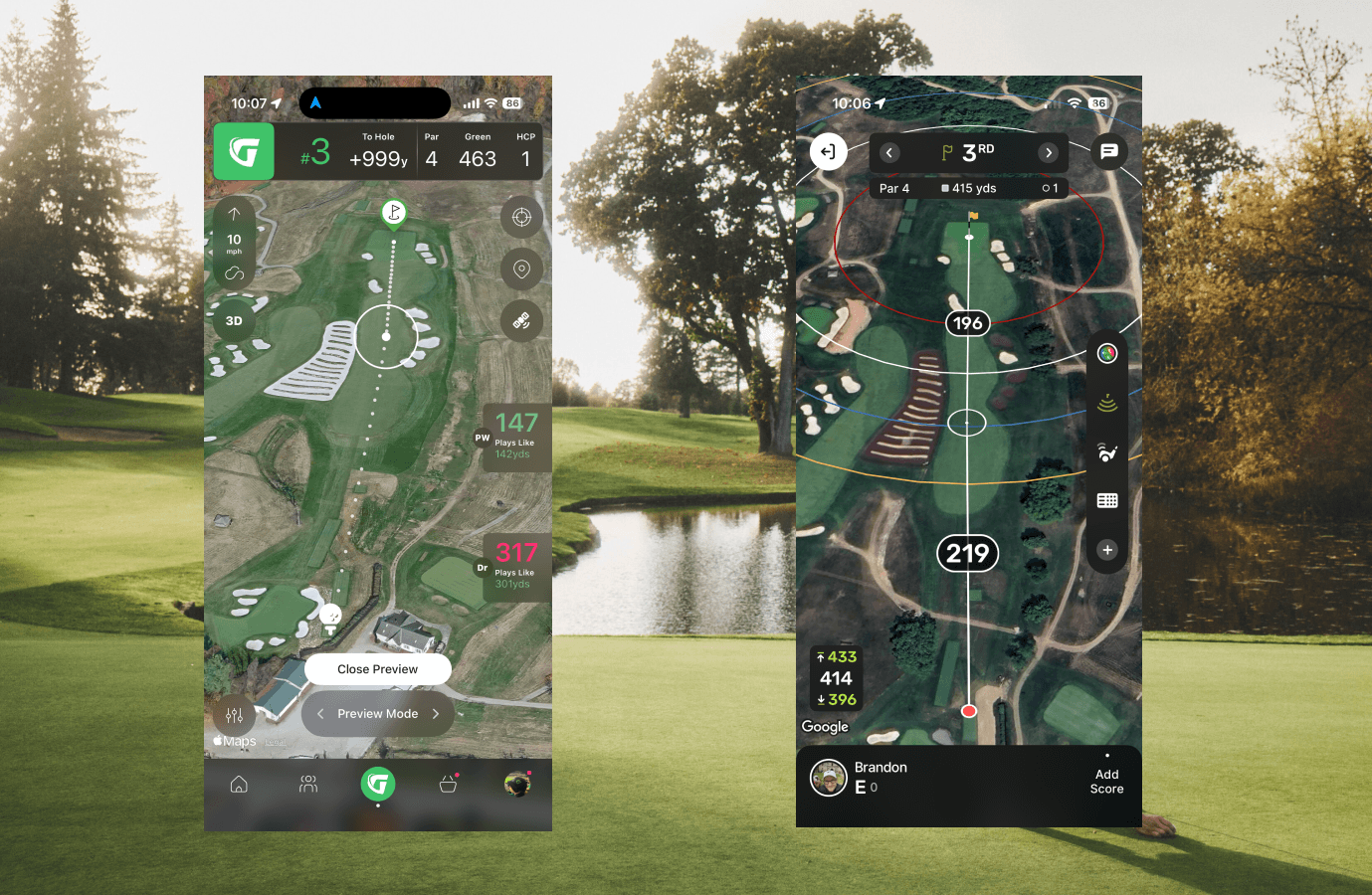Open the map layers globe icon
Screen dimensions: 1372x895
point(1106,353)
